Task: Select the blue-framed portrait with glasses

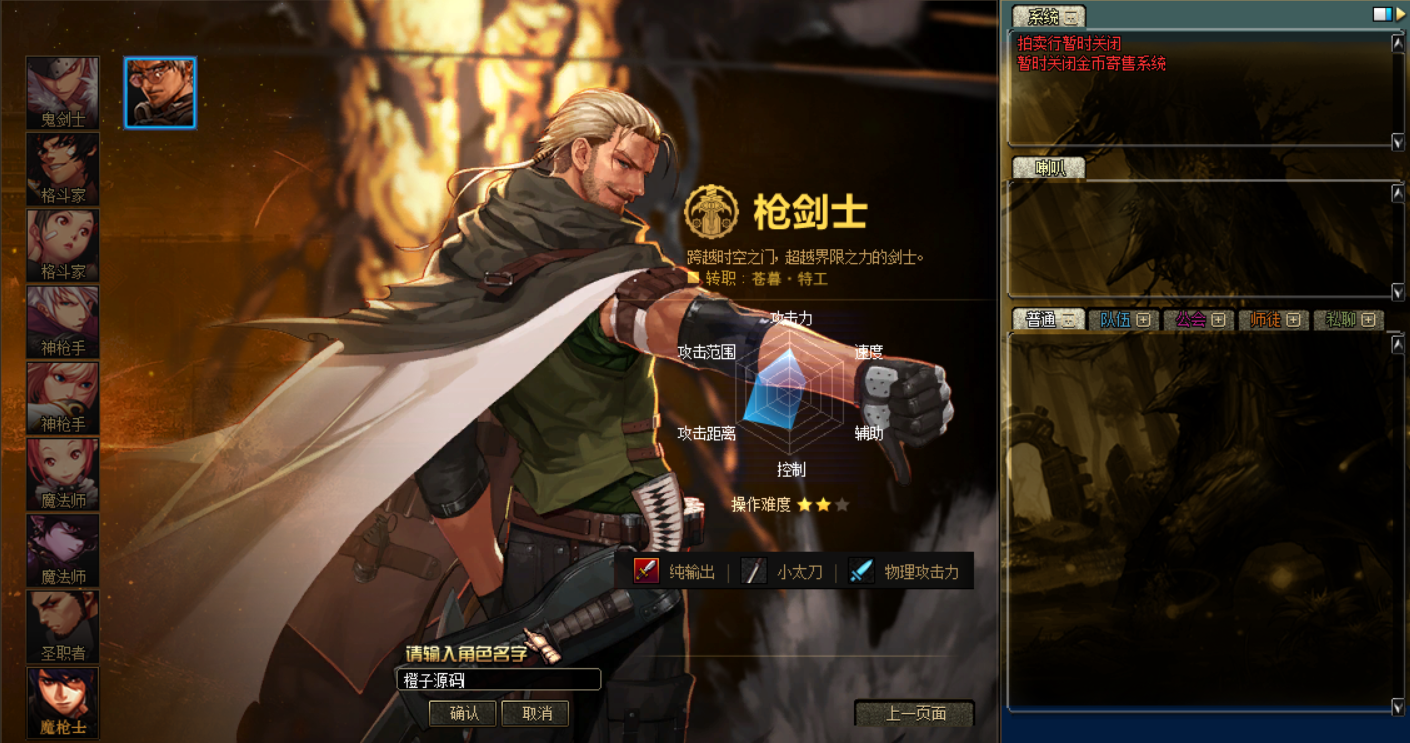Action: 160,92
